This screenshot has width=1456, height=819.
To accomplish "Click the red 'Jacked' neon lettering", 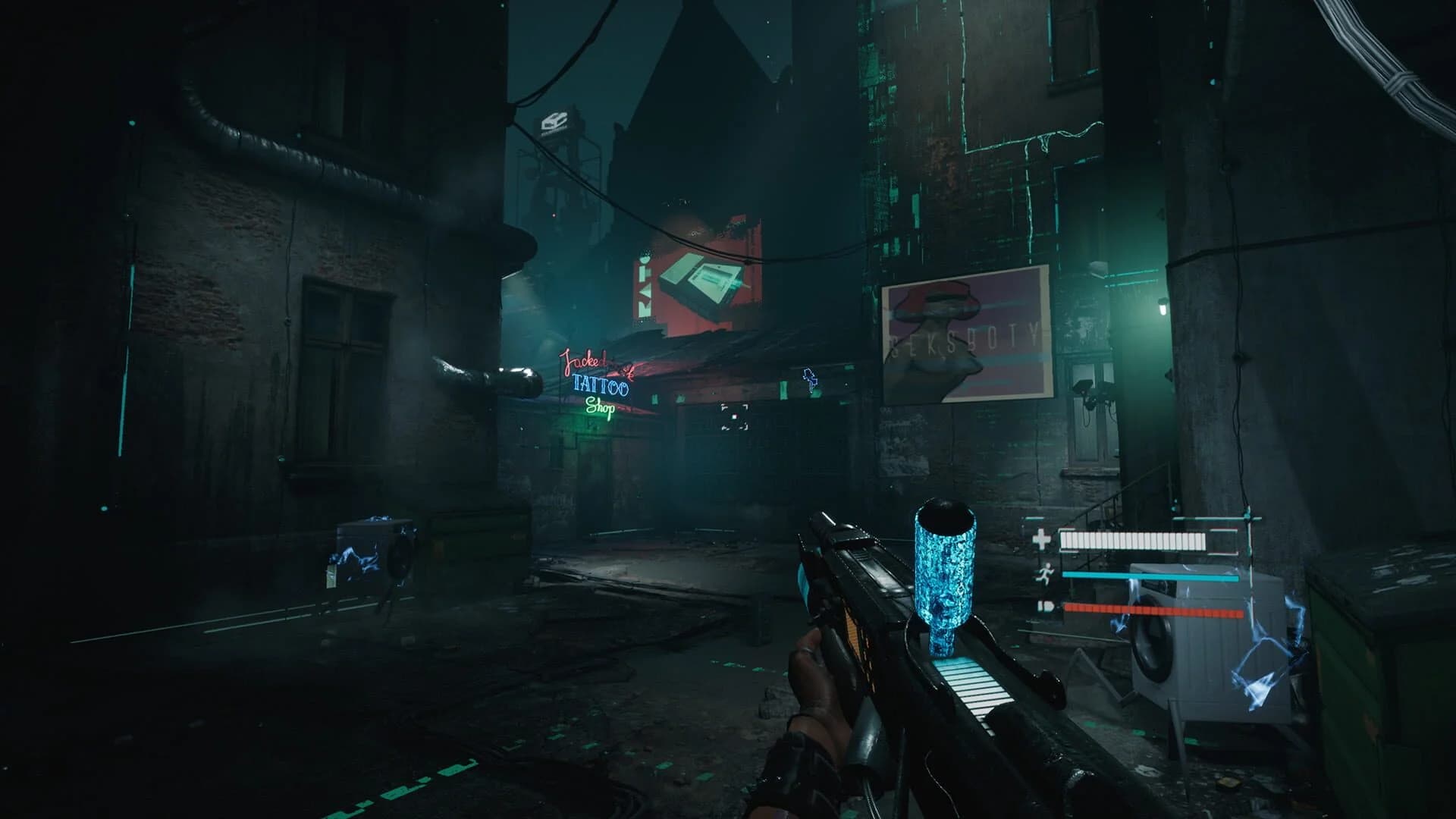I will coord(581,359).
